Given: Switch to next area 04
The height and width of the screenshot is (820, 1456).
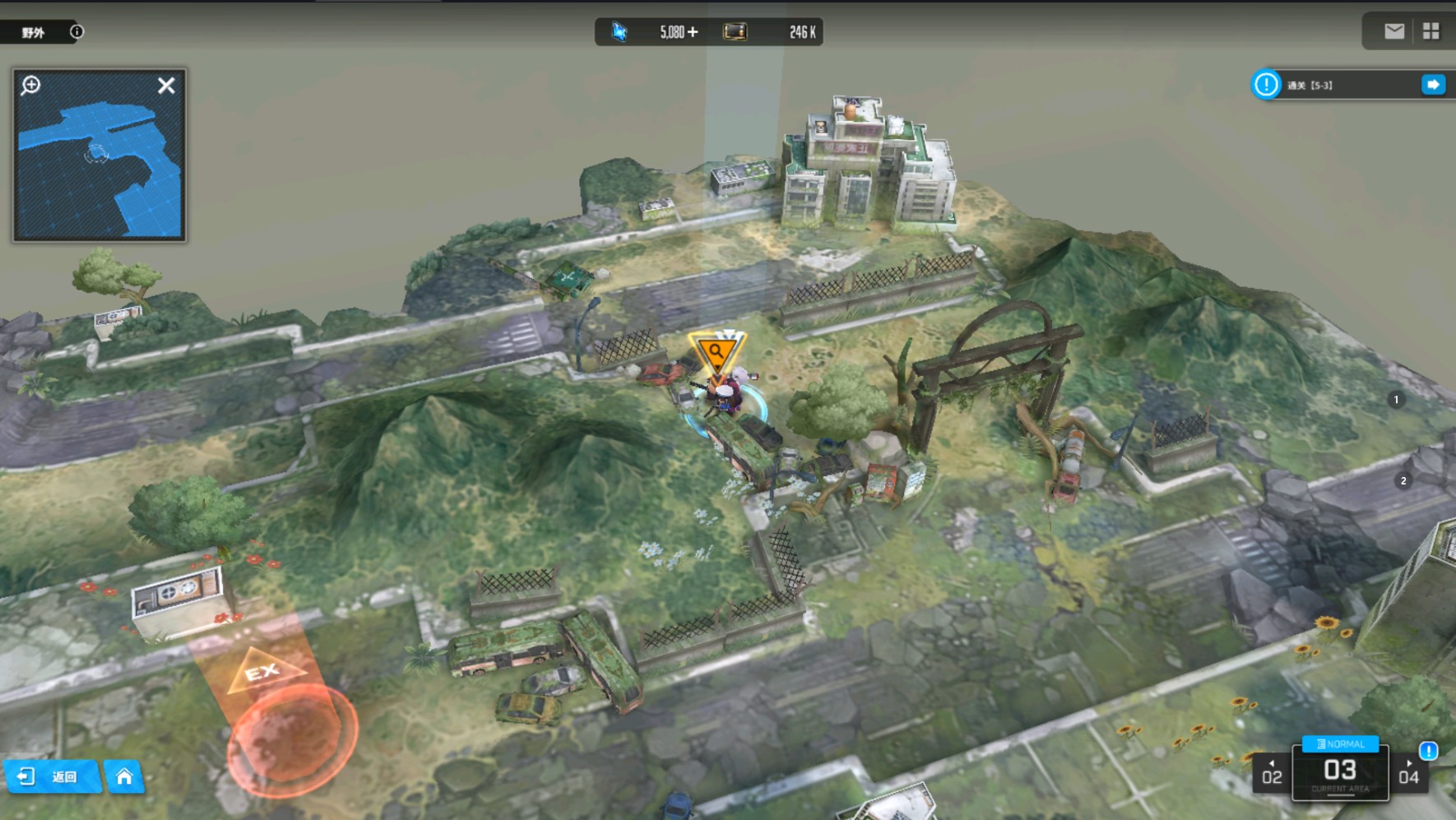Looking at the screenshot, I should (x=1409, y=775).
